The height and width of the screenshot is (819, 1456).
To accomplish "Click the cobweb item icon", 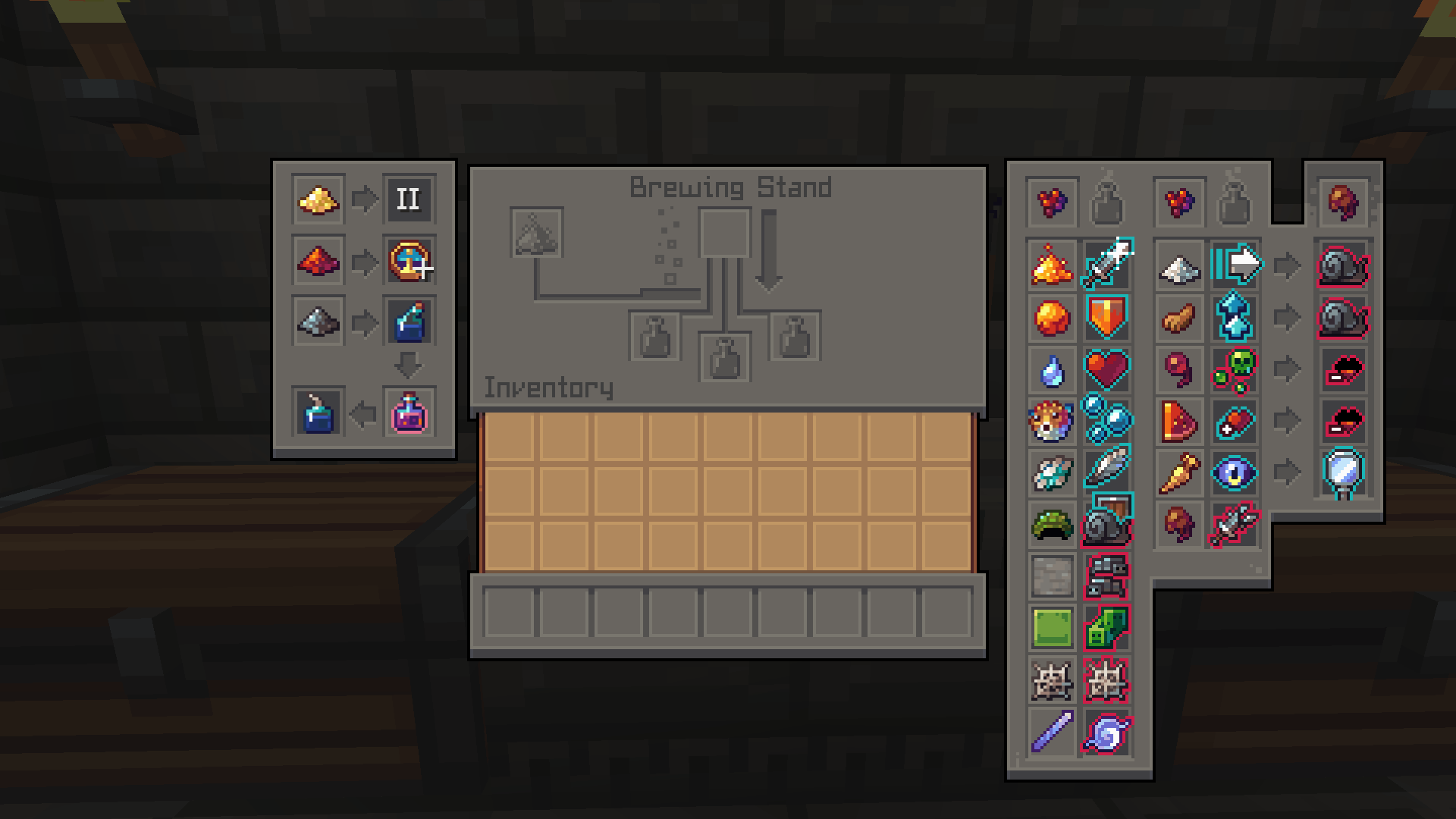I will [1051, 679].
